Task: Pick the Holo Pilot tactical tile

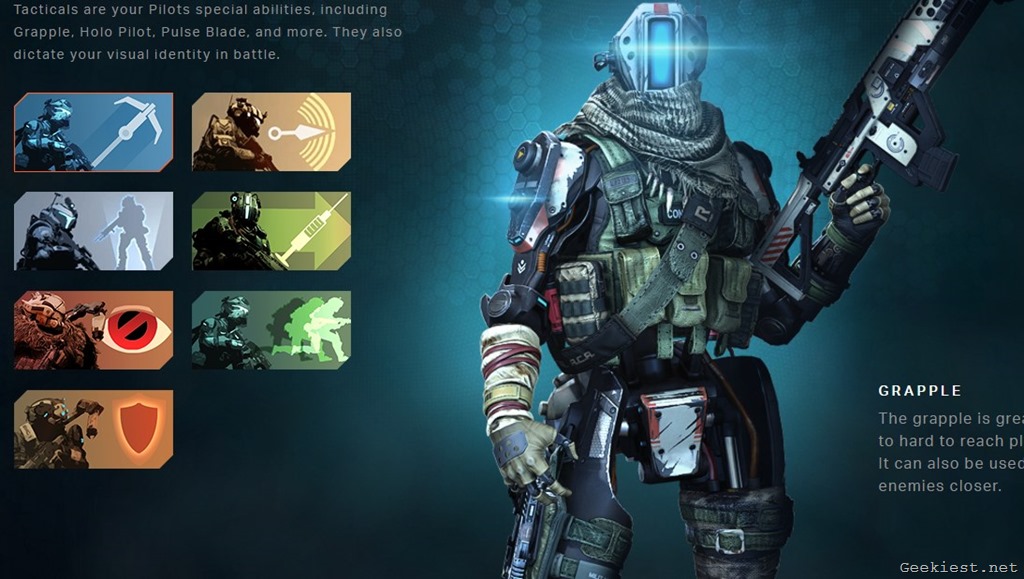Action: 94,231
